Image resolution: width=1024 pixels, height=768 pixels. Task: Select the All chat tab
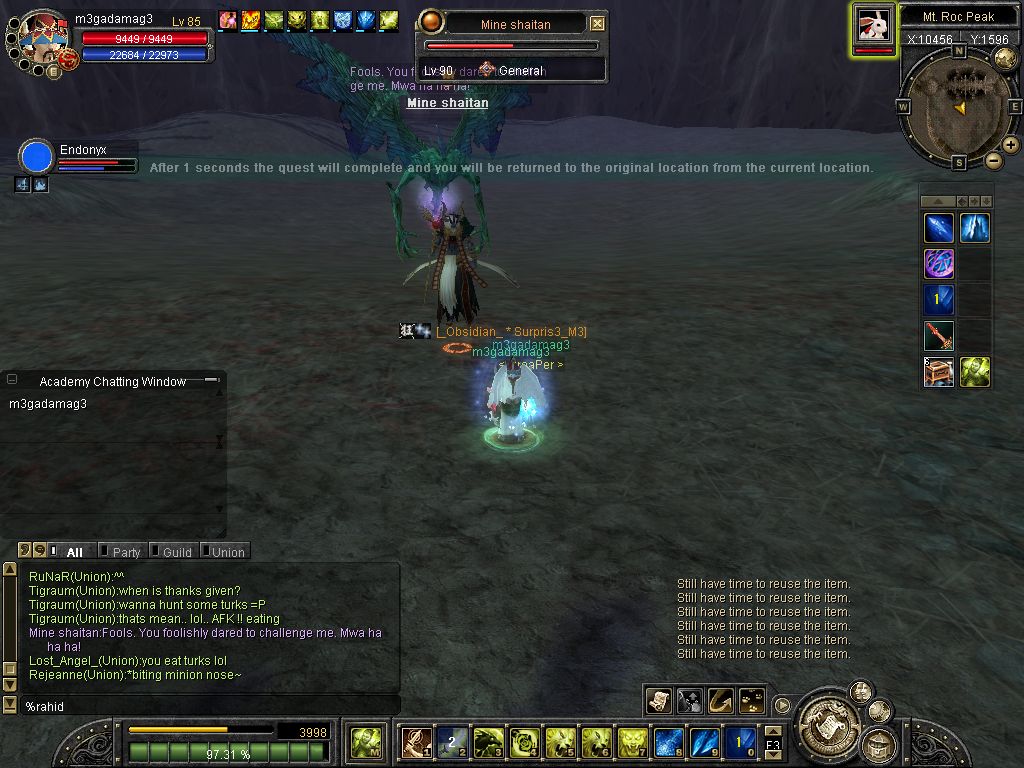[x=73, y=551]
